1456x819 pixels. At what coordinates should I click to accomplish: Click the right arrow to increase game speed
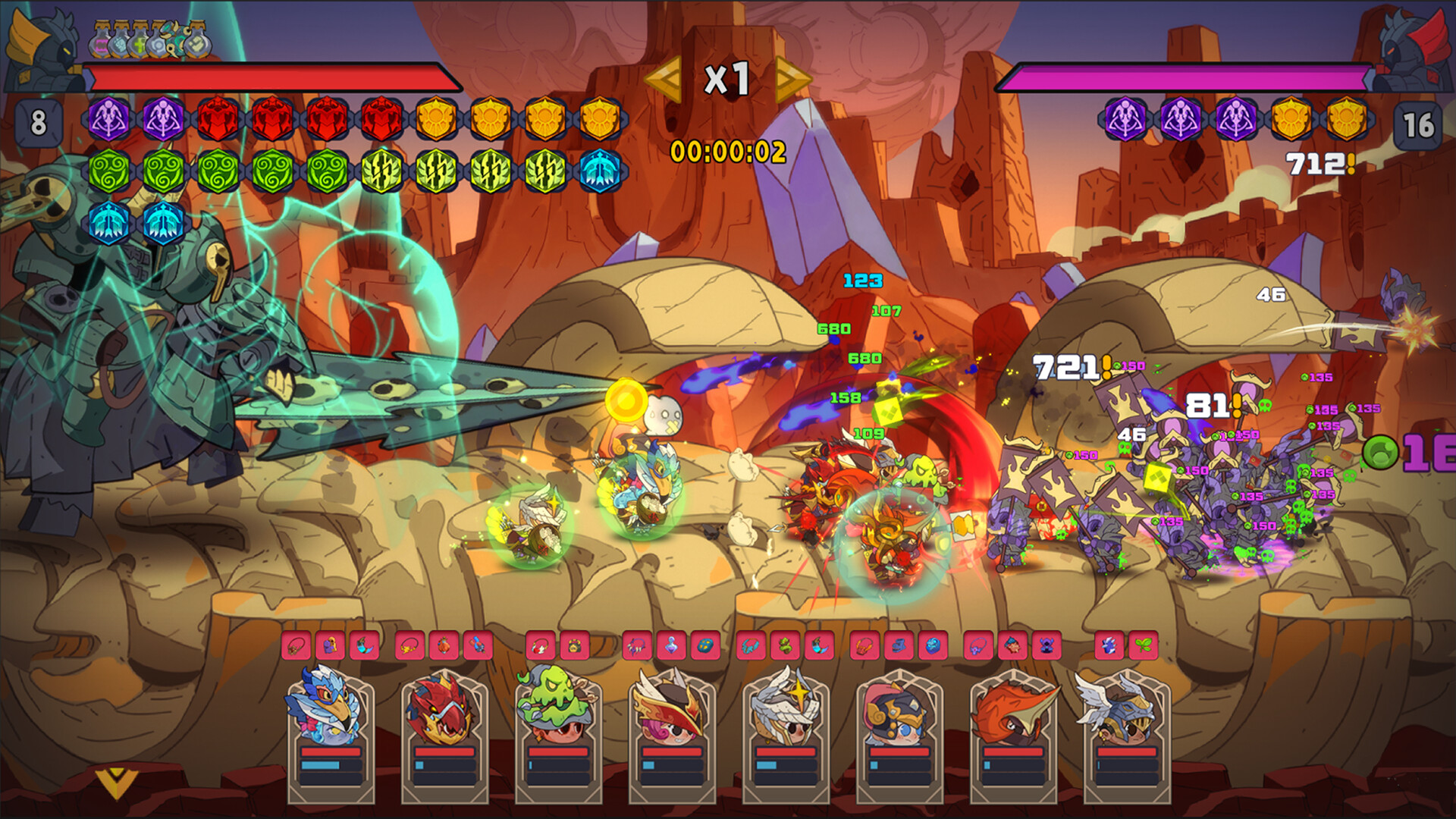(x=789, y=78)
